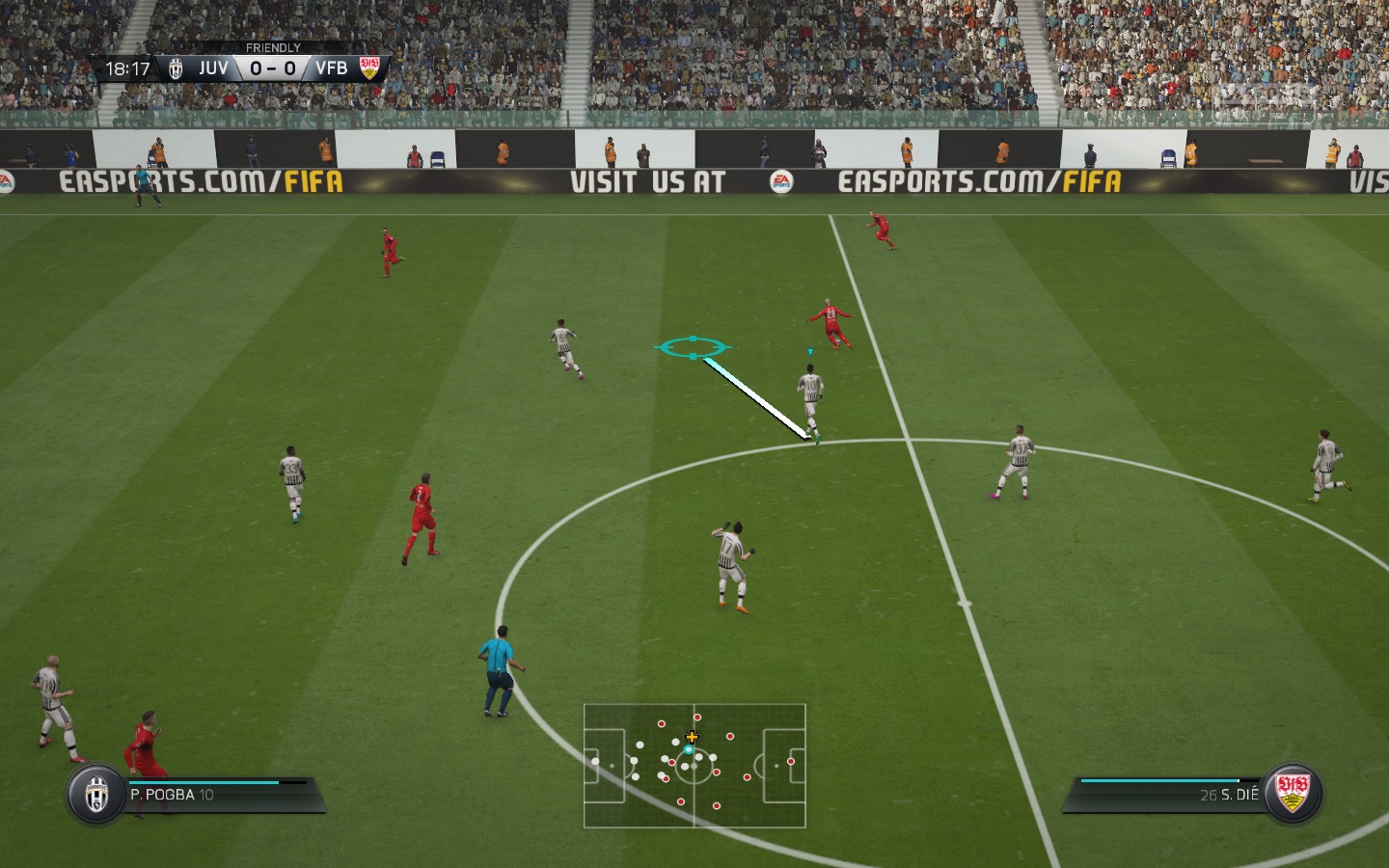Viewport: 1389px width, 868px height.
Task: Click the large Juventus crest beside Pogba's name
Action: point(96,795)
